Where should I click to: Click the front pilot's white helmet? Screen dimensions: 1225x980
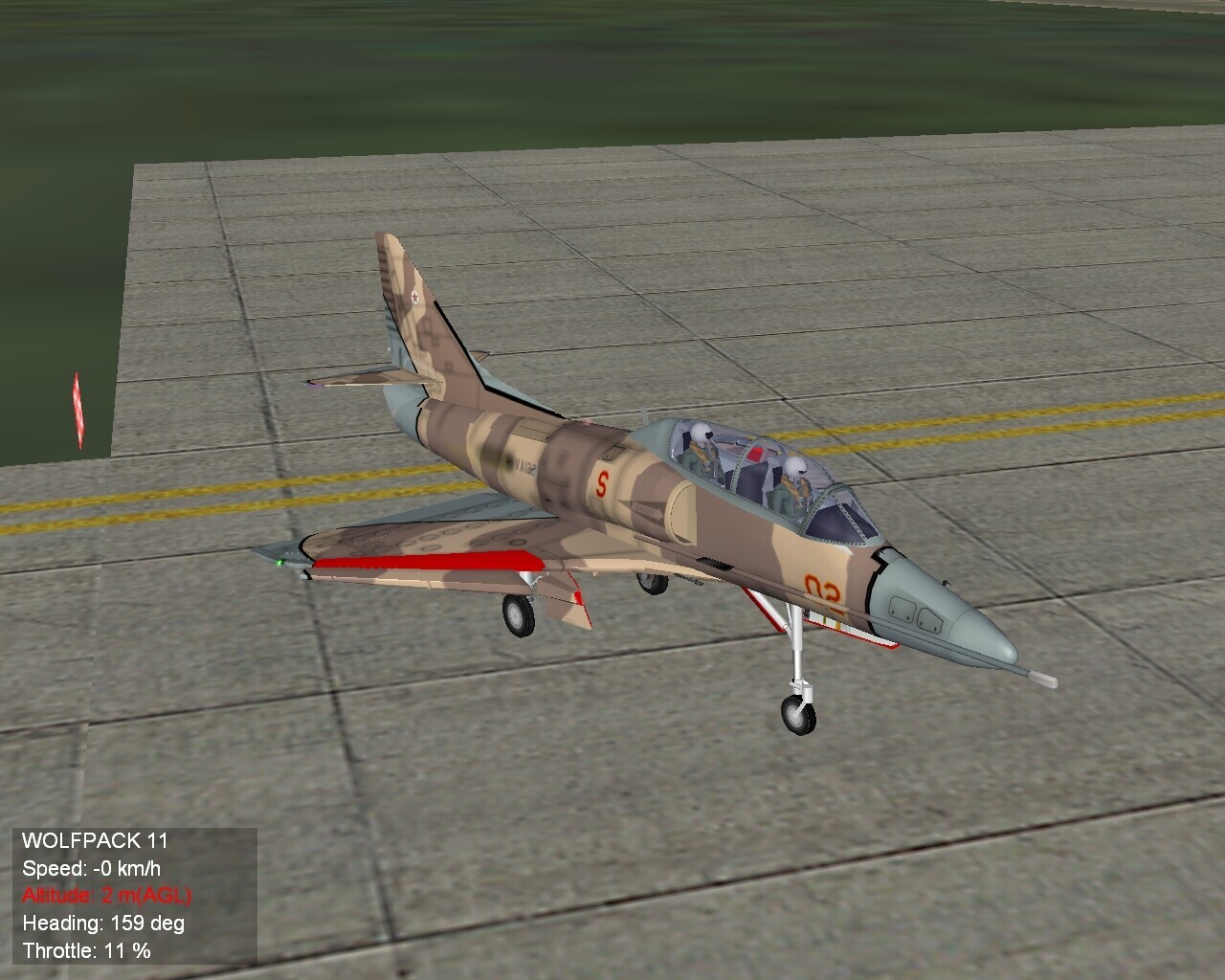tap(795, 466)
